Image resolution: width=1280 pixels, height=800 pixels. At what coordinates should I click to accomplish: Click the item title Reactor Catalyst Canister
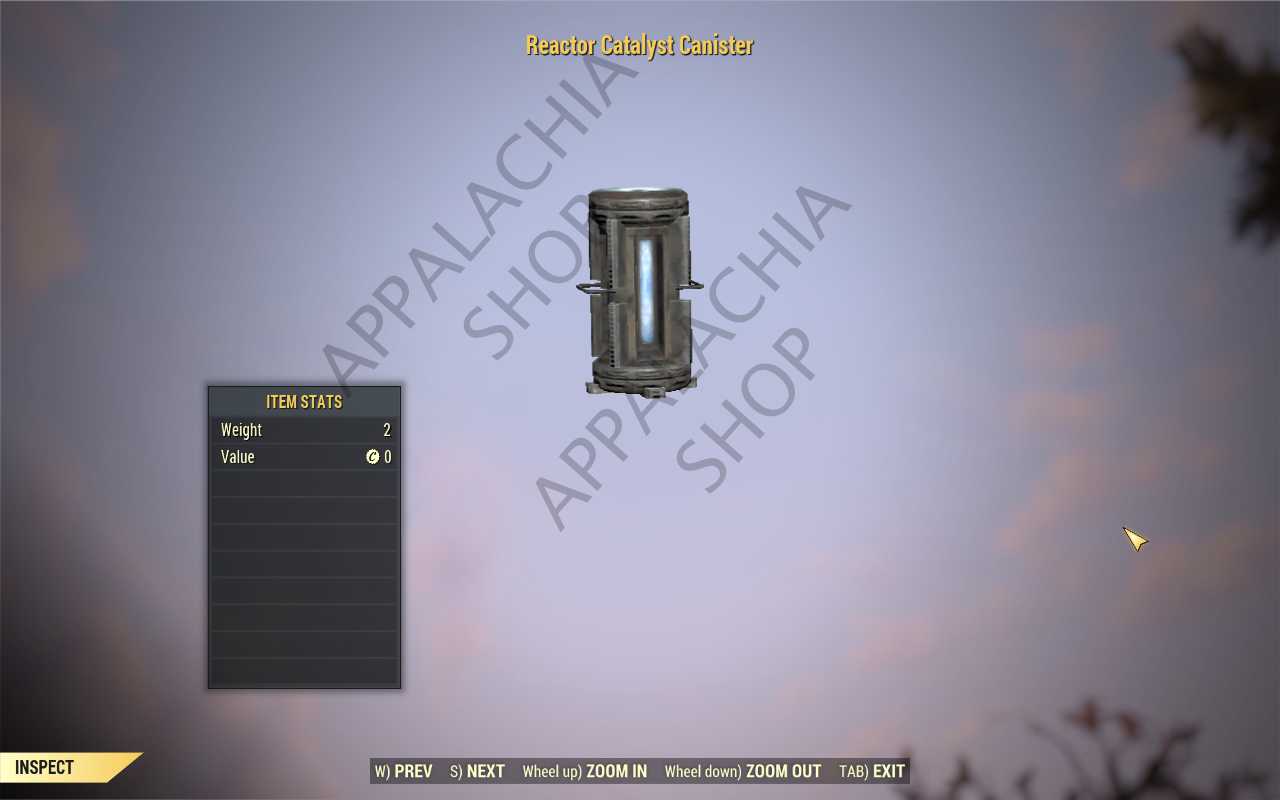click(639, 45)
